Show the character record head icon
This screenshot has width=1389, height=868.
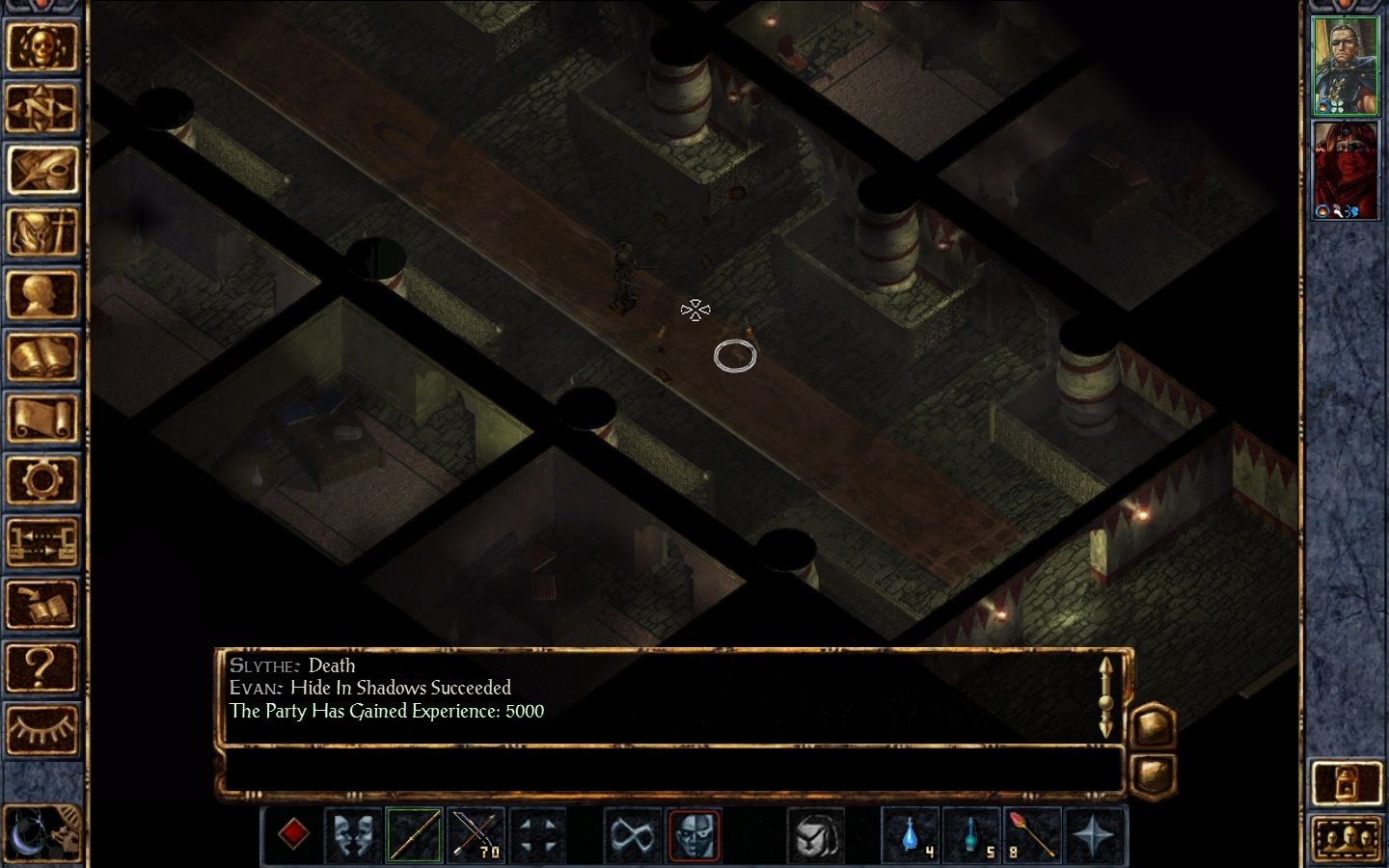click(x=41, y=294)
